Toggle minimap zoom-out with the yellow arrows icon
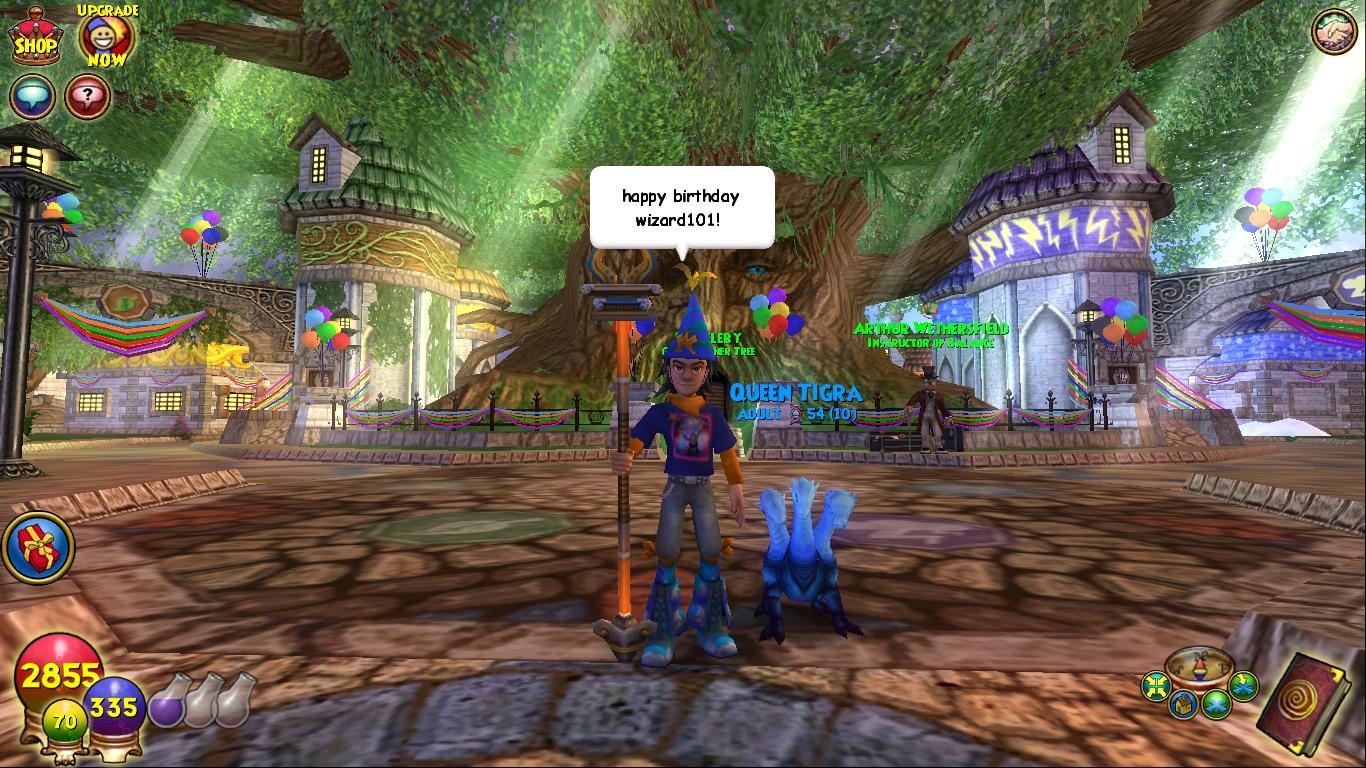 pyautogui.click(x=1156, y=684)
